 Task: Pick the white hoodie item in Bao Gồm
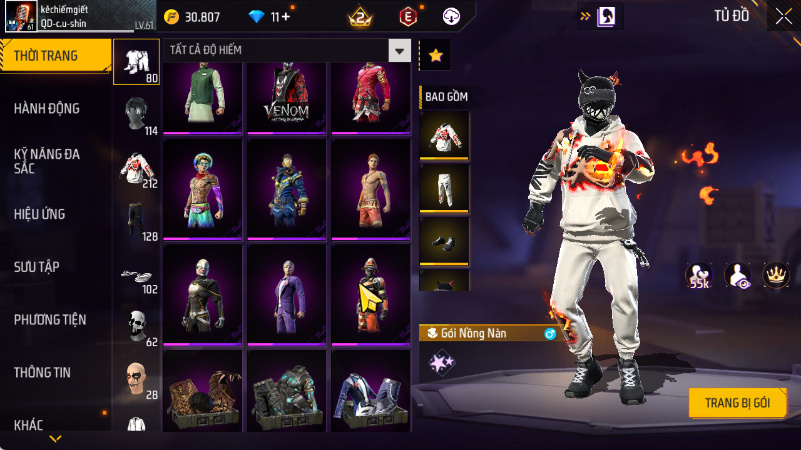tap(443, 134)
